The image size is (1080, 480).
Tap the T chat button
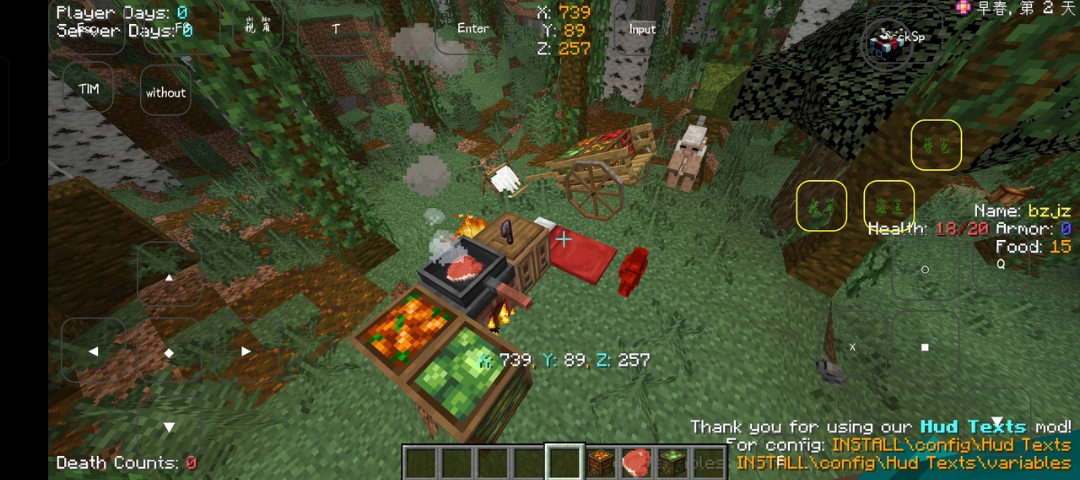tap(336, 30)
